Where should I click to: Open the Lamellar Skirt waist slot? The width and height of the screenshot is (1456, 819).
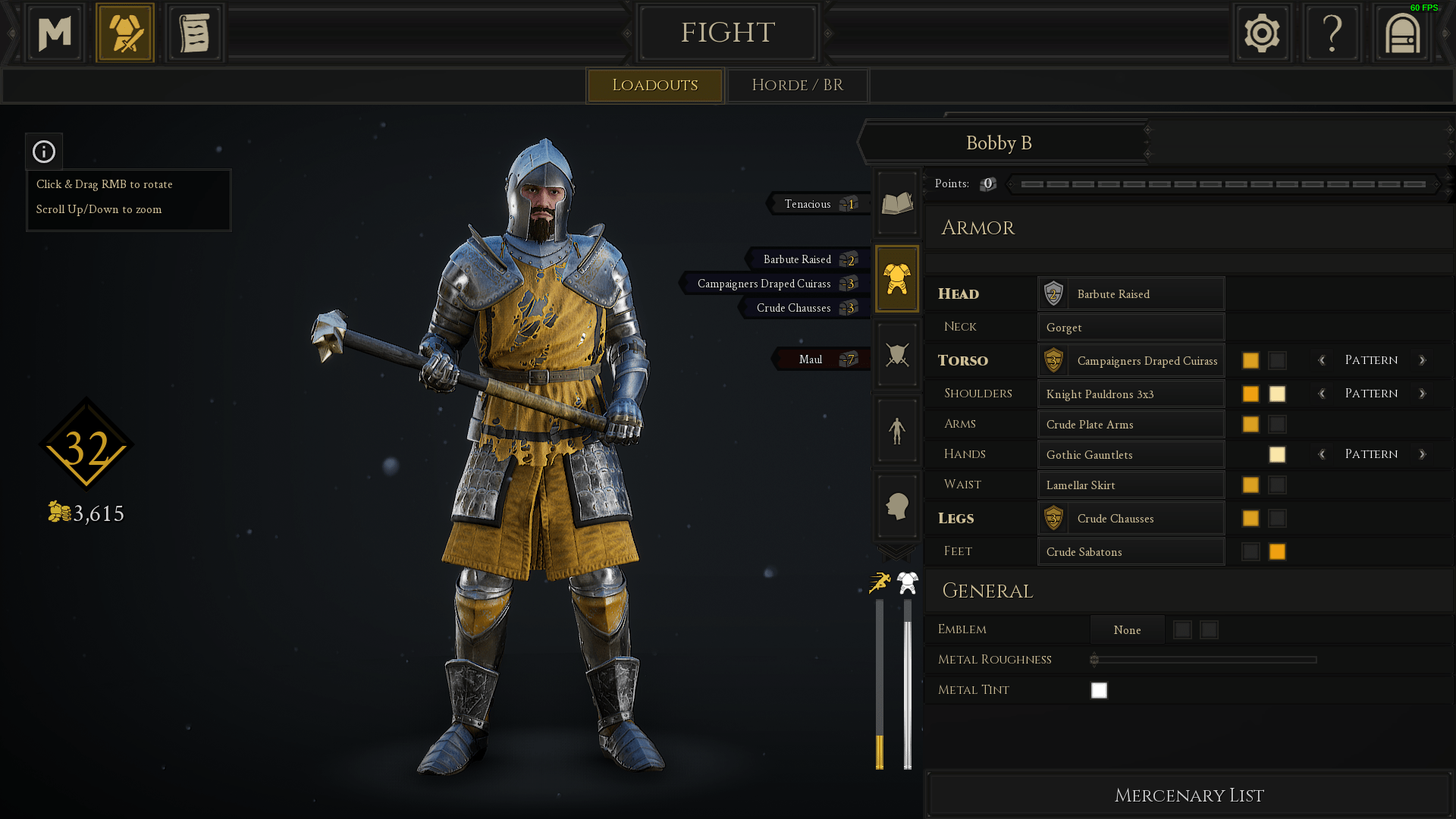coord(1131,485)
